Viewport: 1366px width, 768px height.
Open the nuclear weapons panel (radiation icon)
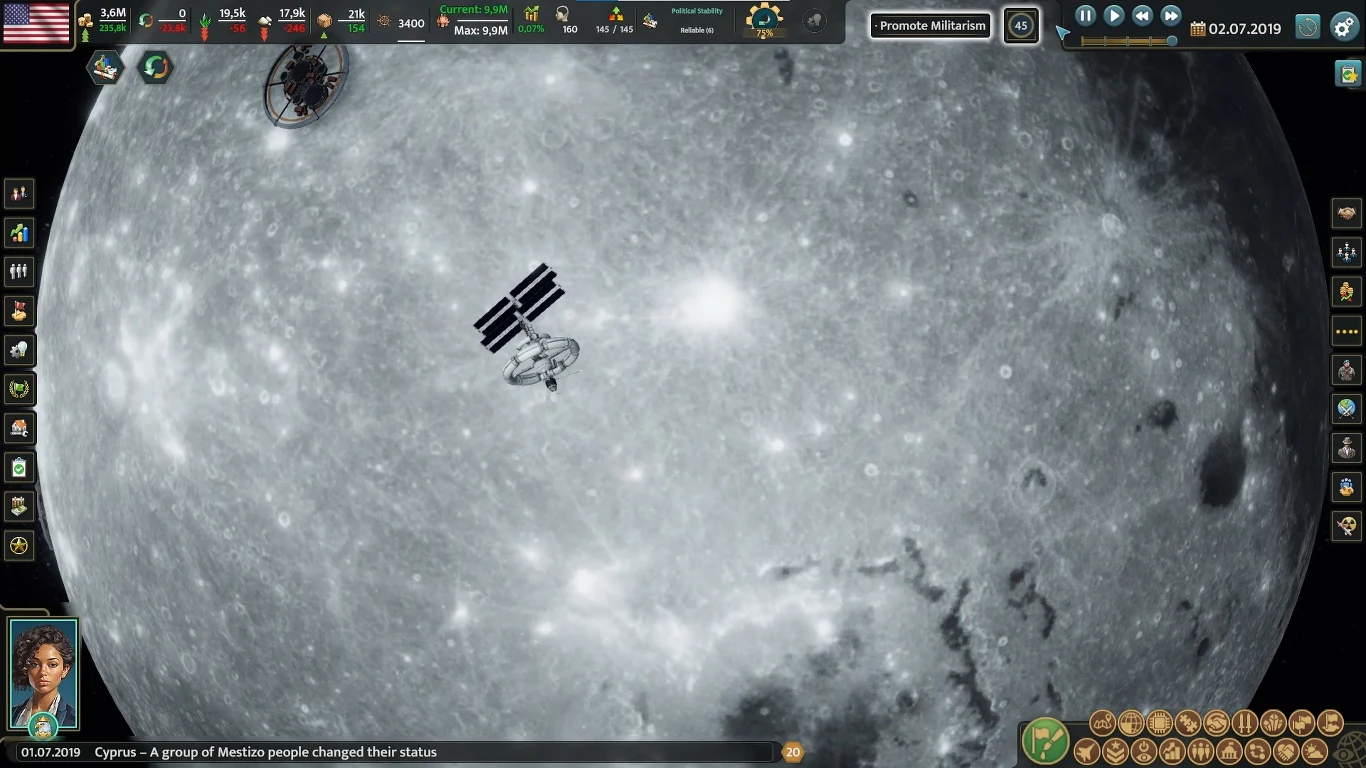point(1347,526)
